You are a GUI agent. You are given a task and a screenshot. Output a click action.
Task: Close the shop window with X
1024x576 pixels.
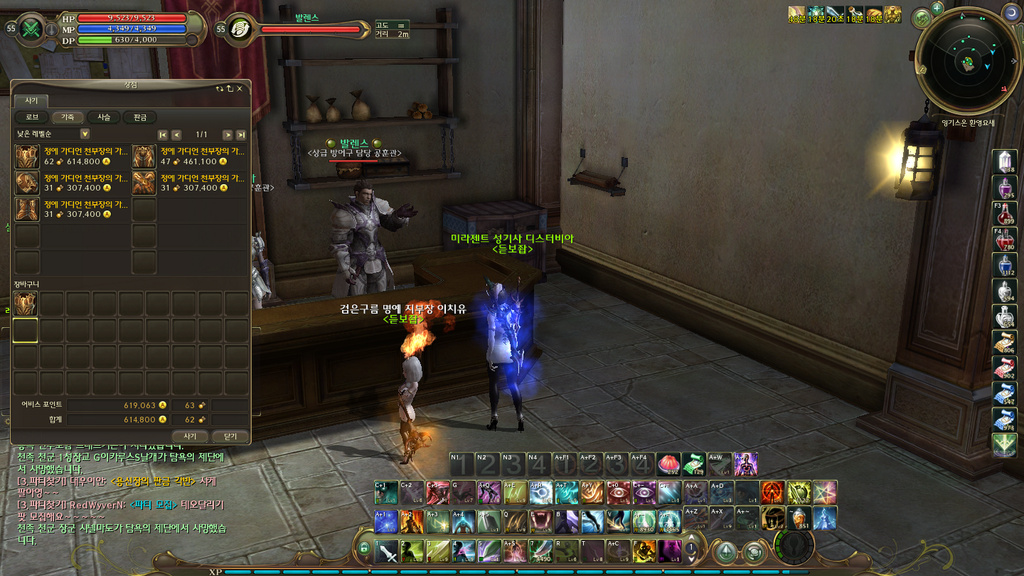240,88
